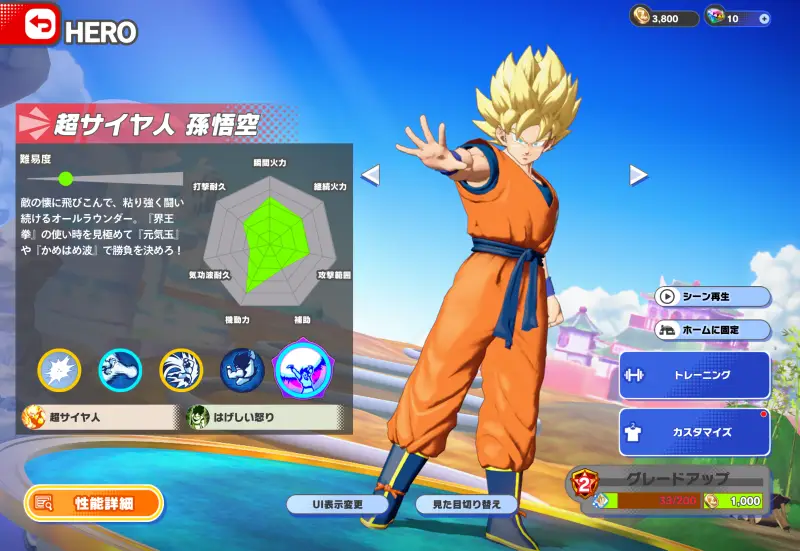Change the UI display (UI表示変更)

pos(337,504)
